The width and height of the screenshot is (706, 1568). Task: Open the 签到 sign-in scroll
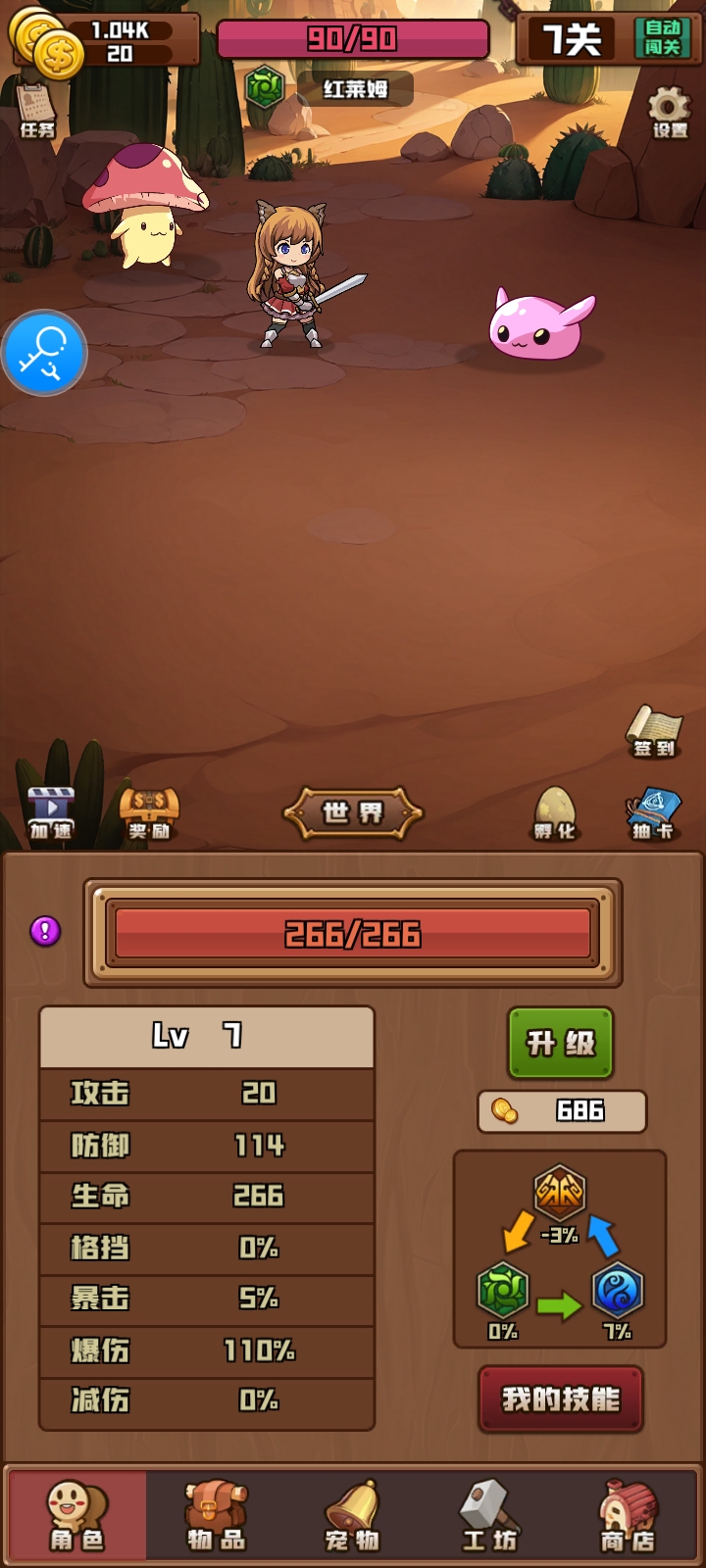point(654,731)
